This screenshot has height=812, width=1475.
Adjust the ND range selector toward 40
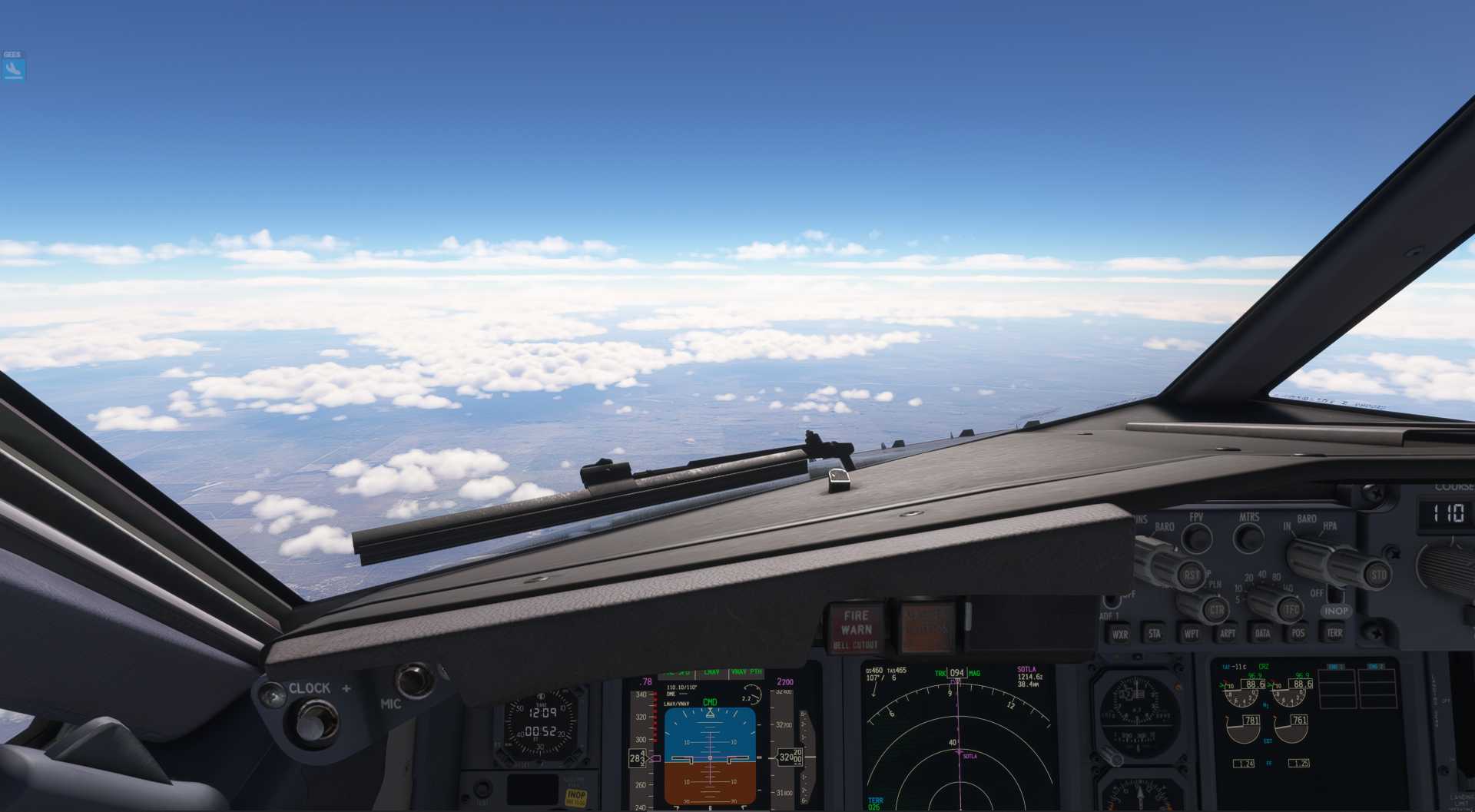[1268, 603]
